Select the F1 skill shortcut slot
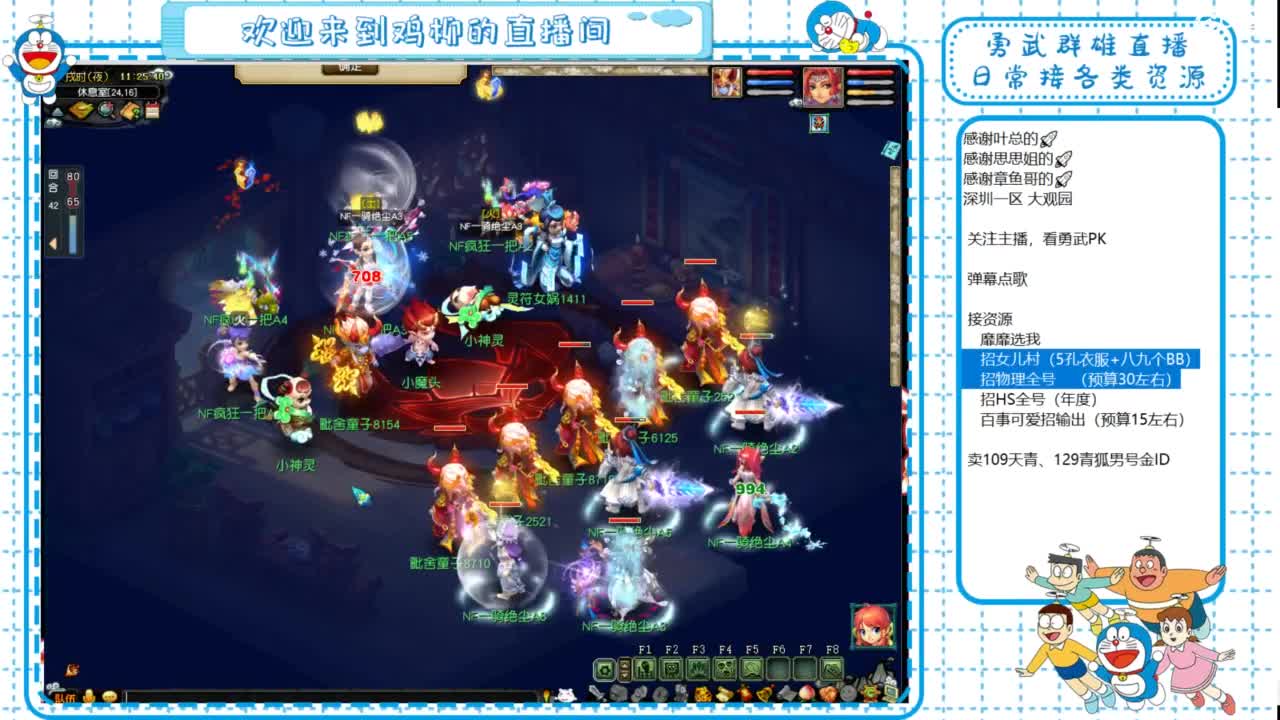This screenshot has height=720, width=1280. pyautogui.click(x=644, y=667)
